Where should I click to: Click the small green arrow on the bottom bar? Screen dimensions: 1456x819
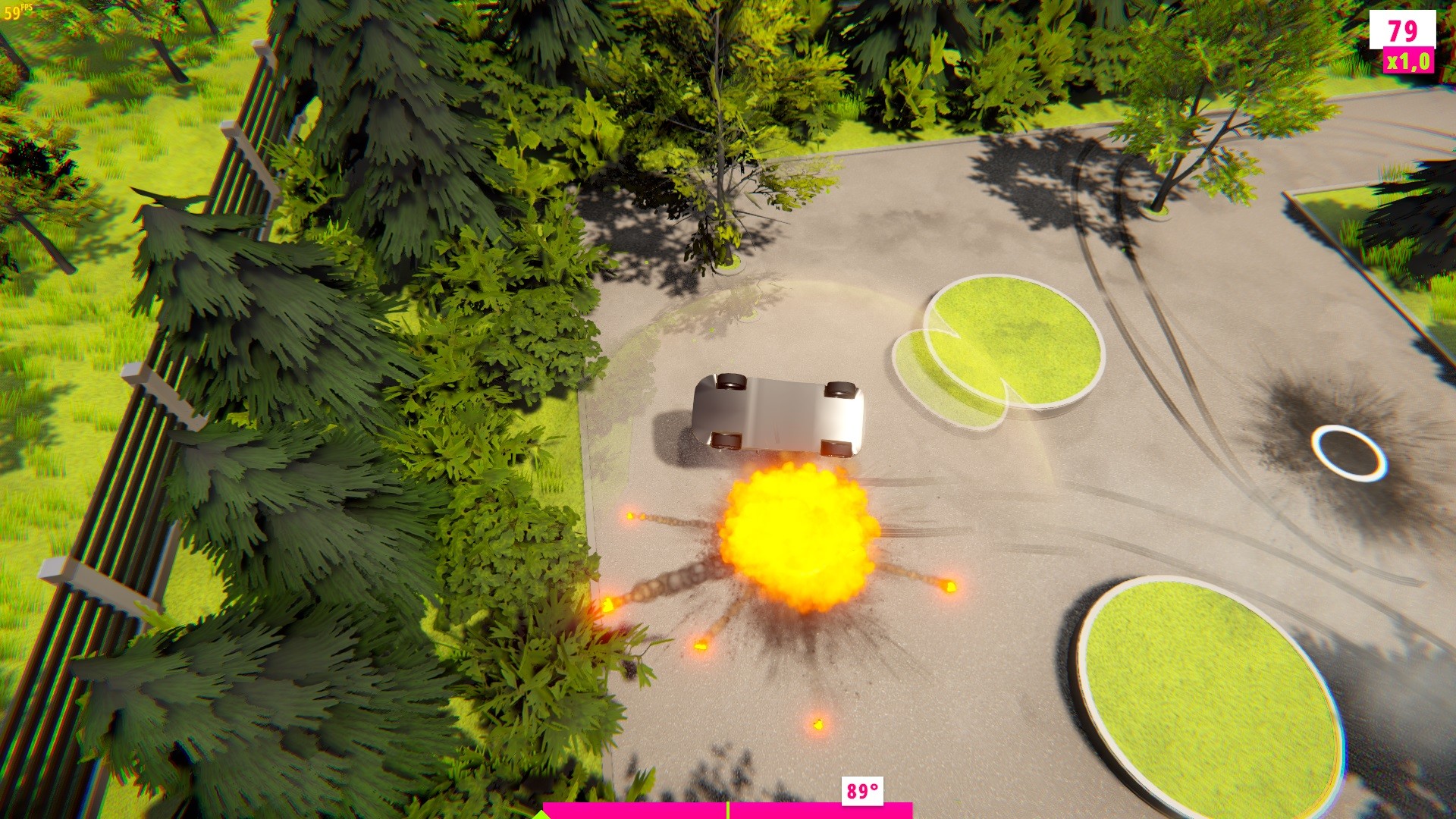[x=543, y=815]
